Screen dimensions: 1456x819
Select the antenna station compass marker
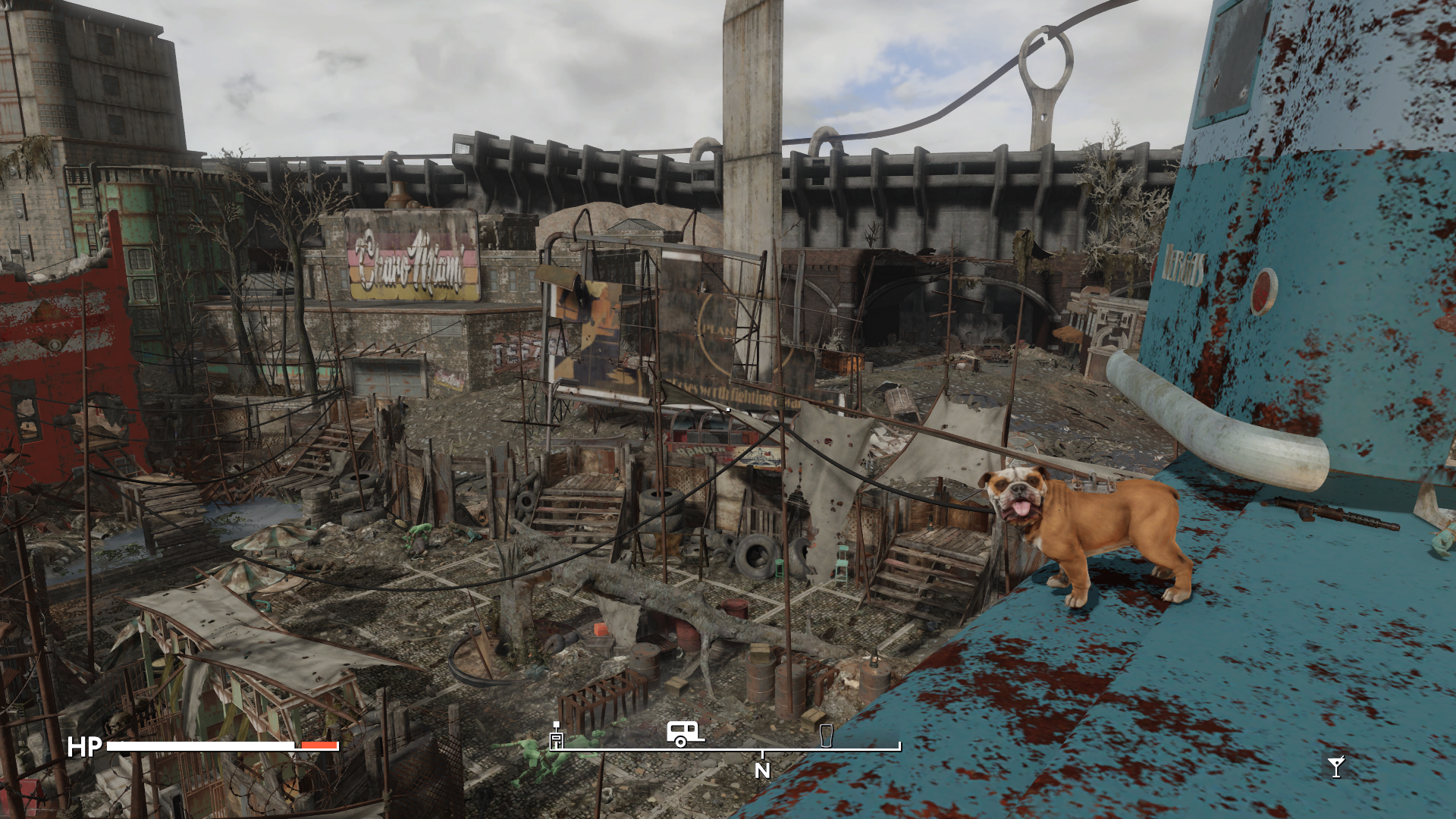557,736
